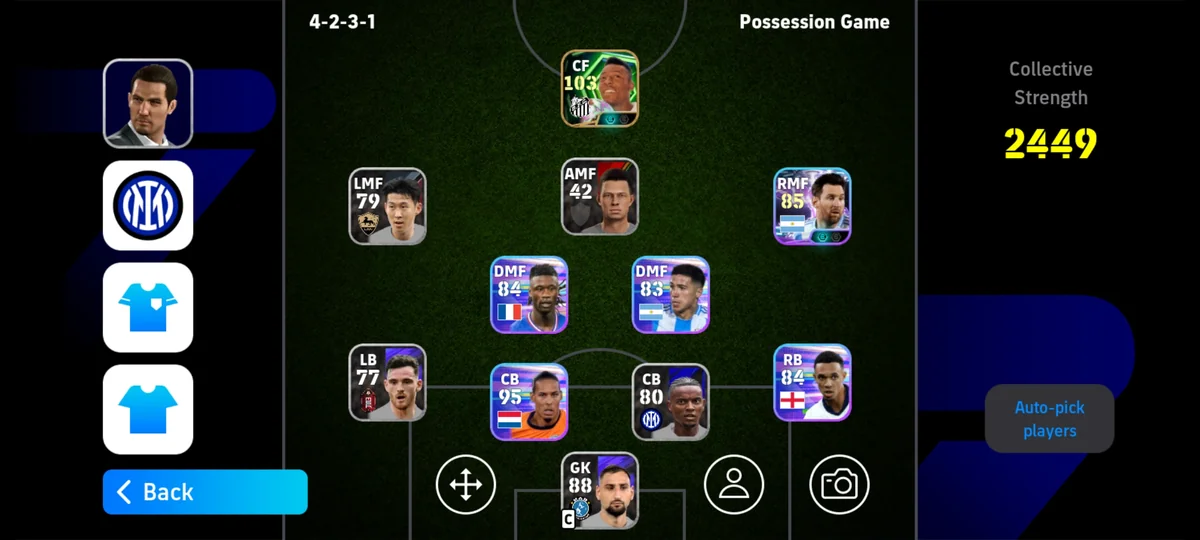
Task: Select the AMF 42 player card
Action: (600, 196)
